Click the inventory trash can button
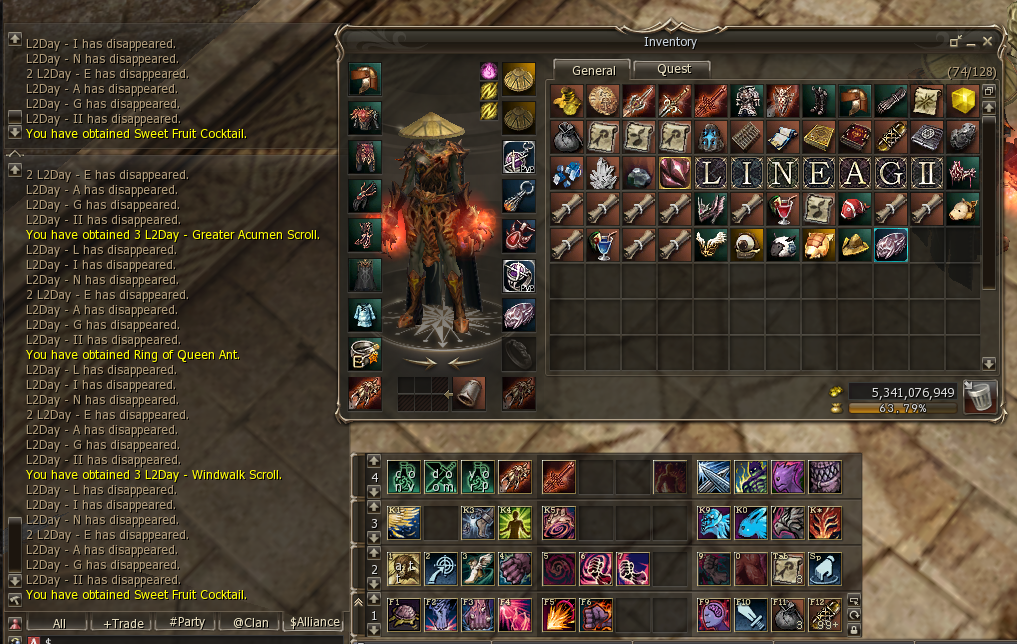 coord(980,396)
